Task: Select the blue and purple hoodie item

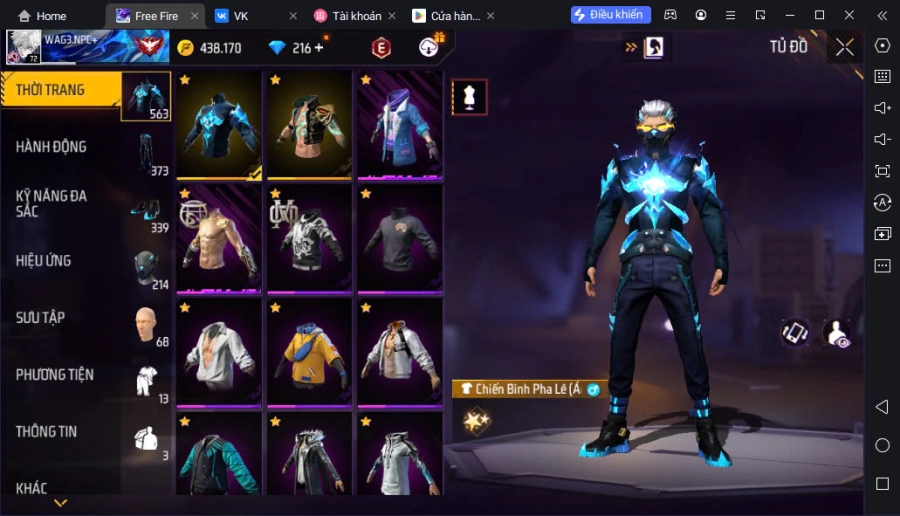Action: pos(399,125)
